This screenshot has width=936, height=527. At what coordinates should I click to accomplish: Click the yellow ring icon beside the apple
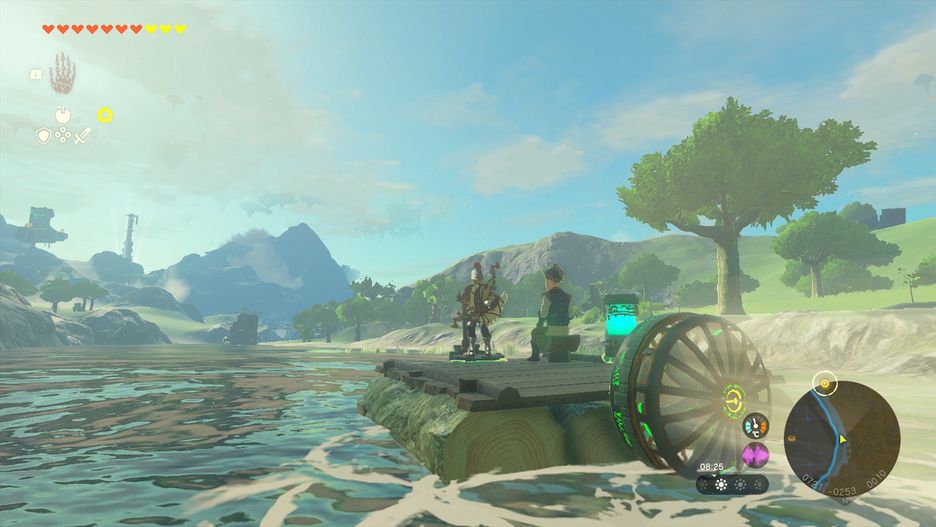[105, 115]
